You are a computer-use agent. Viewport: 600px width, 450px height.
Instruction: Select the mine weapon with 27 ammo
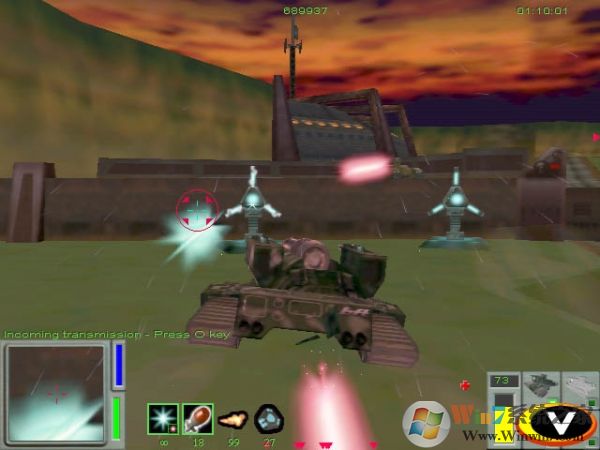267,418
